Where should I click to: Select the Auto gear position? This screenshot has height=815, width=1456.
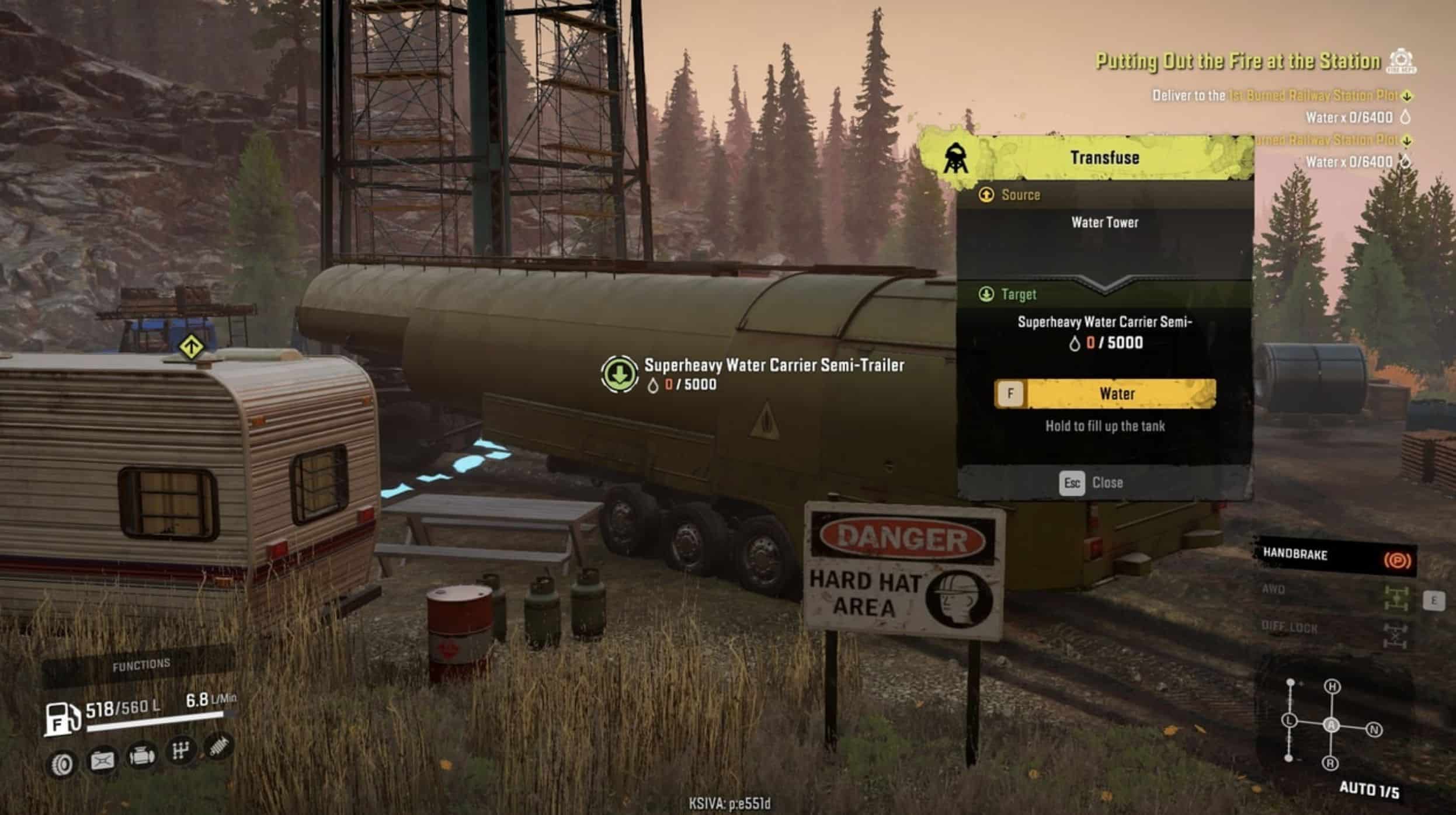click(x=1331, y=725)
